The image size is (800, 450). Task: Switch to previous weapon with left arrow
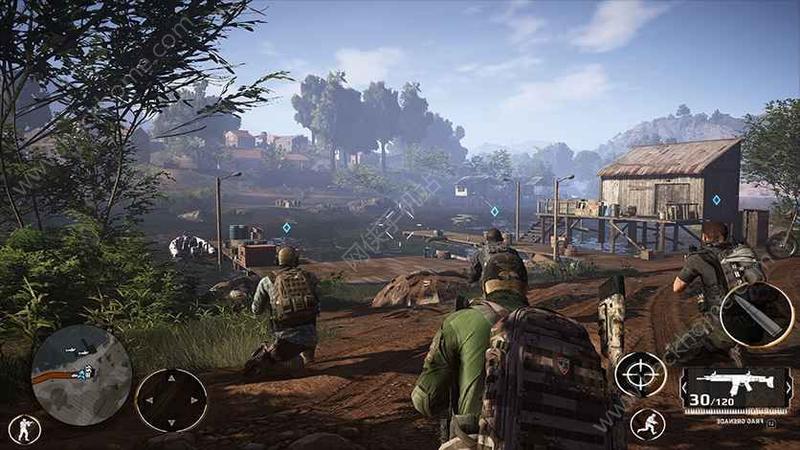(683, 389)
